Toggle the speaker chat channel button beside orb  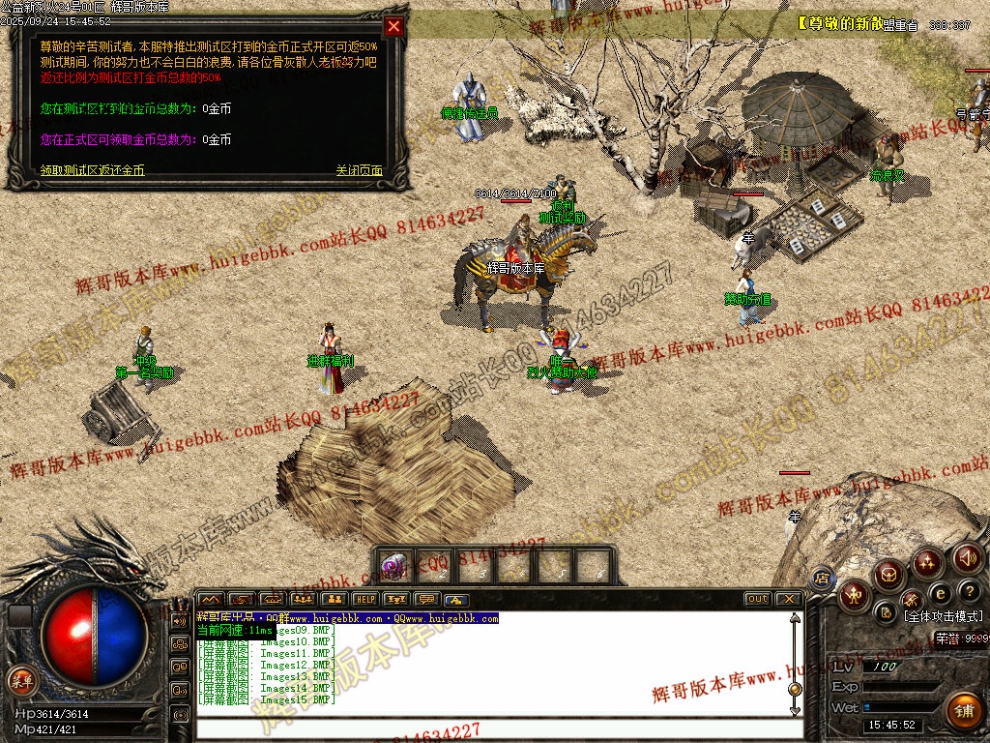[180, 620]
